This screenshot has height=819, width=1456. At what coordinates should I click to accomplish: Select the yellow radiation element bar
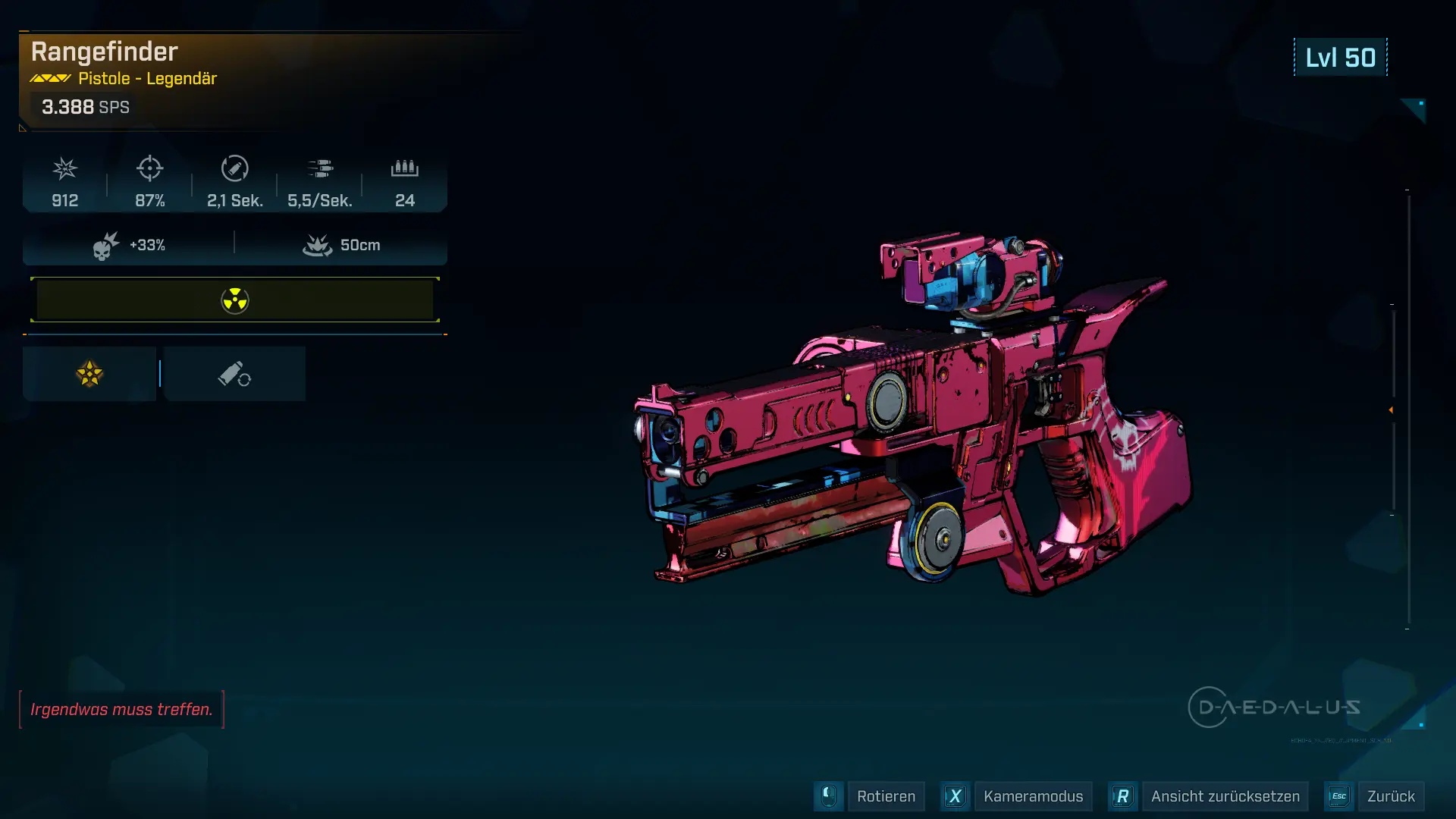coord(235,300)
